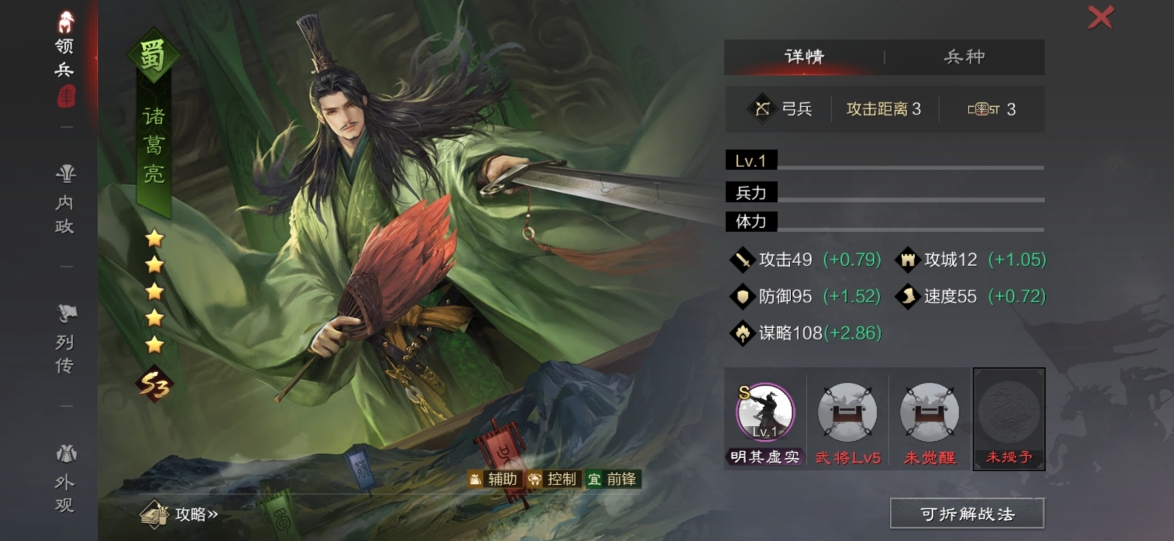View the 弓兵 archer troop type
This screenshot has height=541, width=1174.
pos(783,109)
